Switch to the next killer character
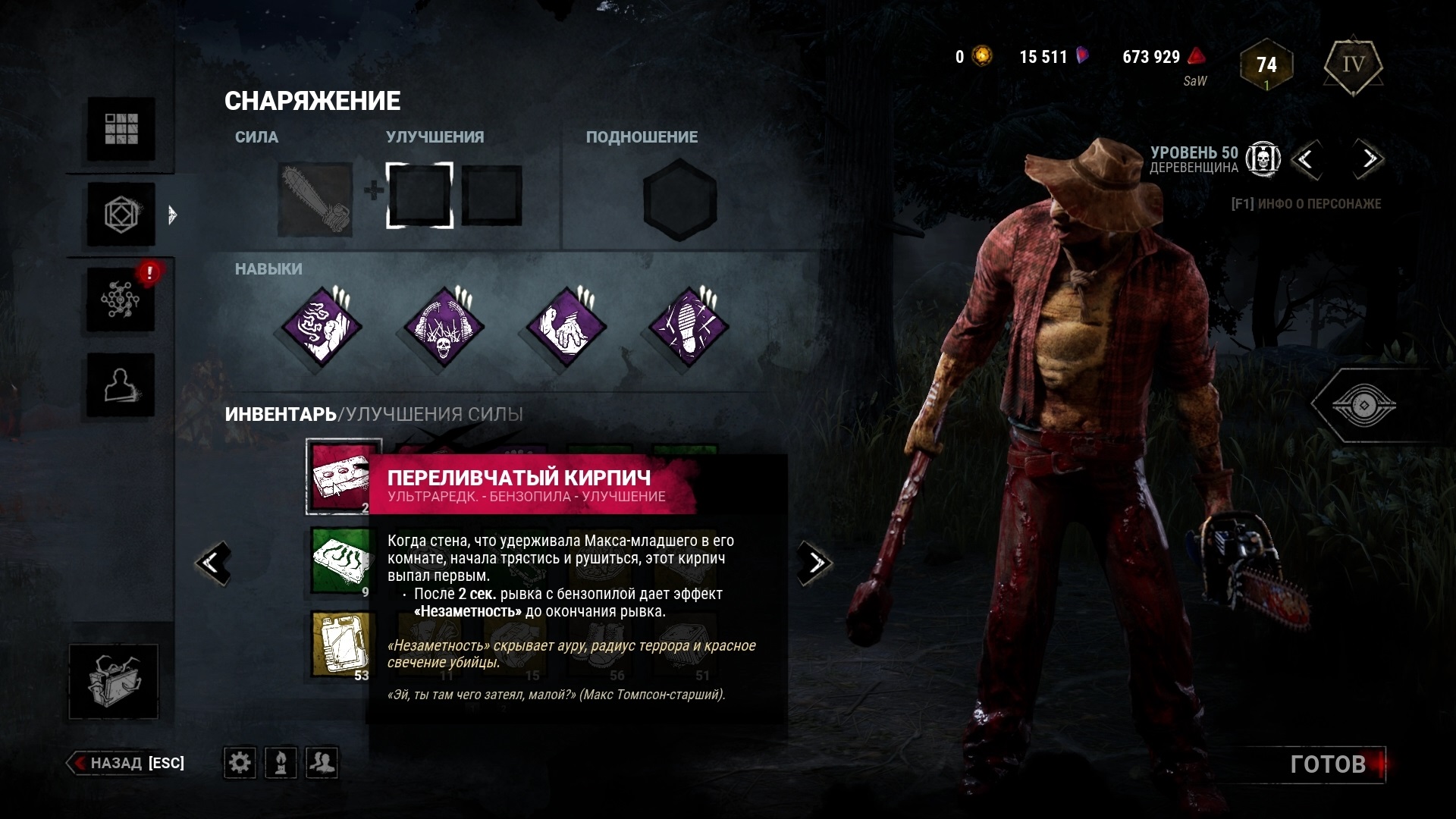Image resolution: width=1456 pixels, height=819 pixels. tap(1369, 159)
